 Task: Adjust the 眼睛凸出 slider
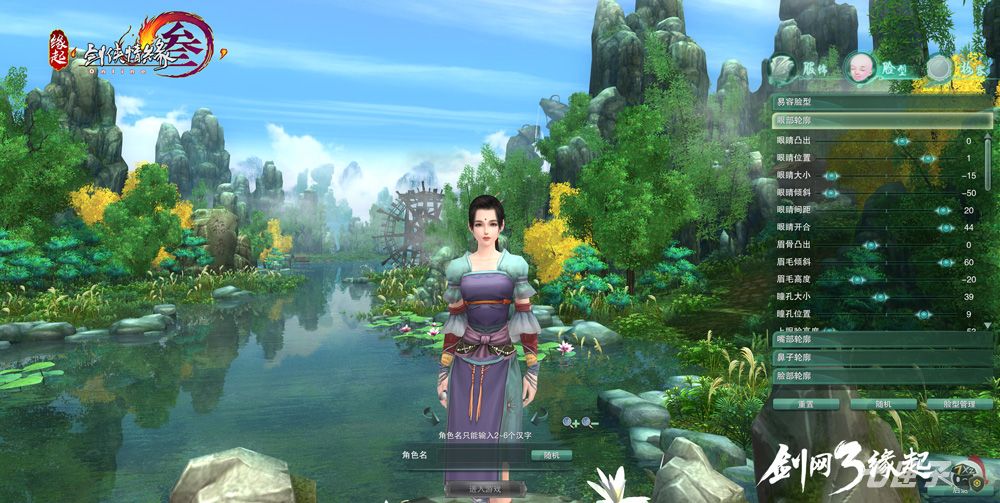[x=902, y=142]
